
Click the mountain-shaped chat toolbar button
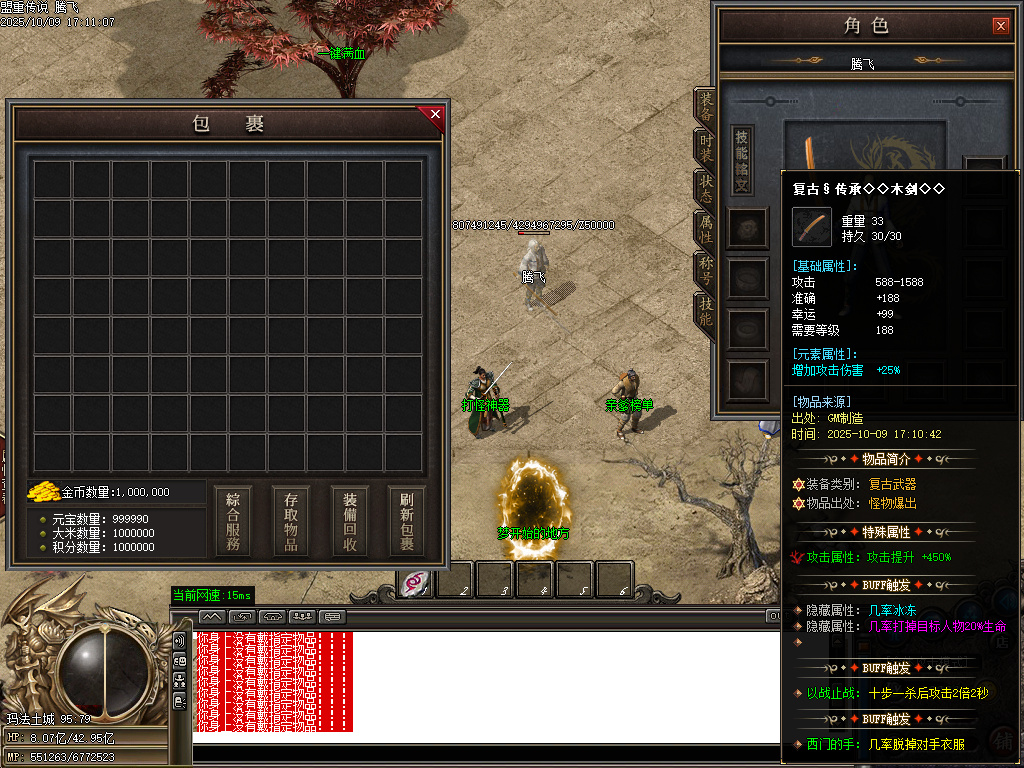point(212,616)
